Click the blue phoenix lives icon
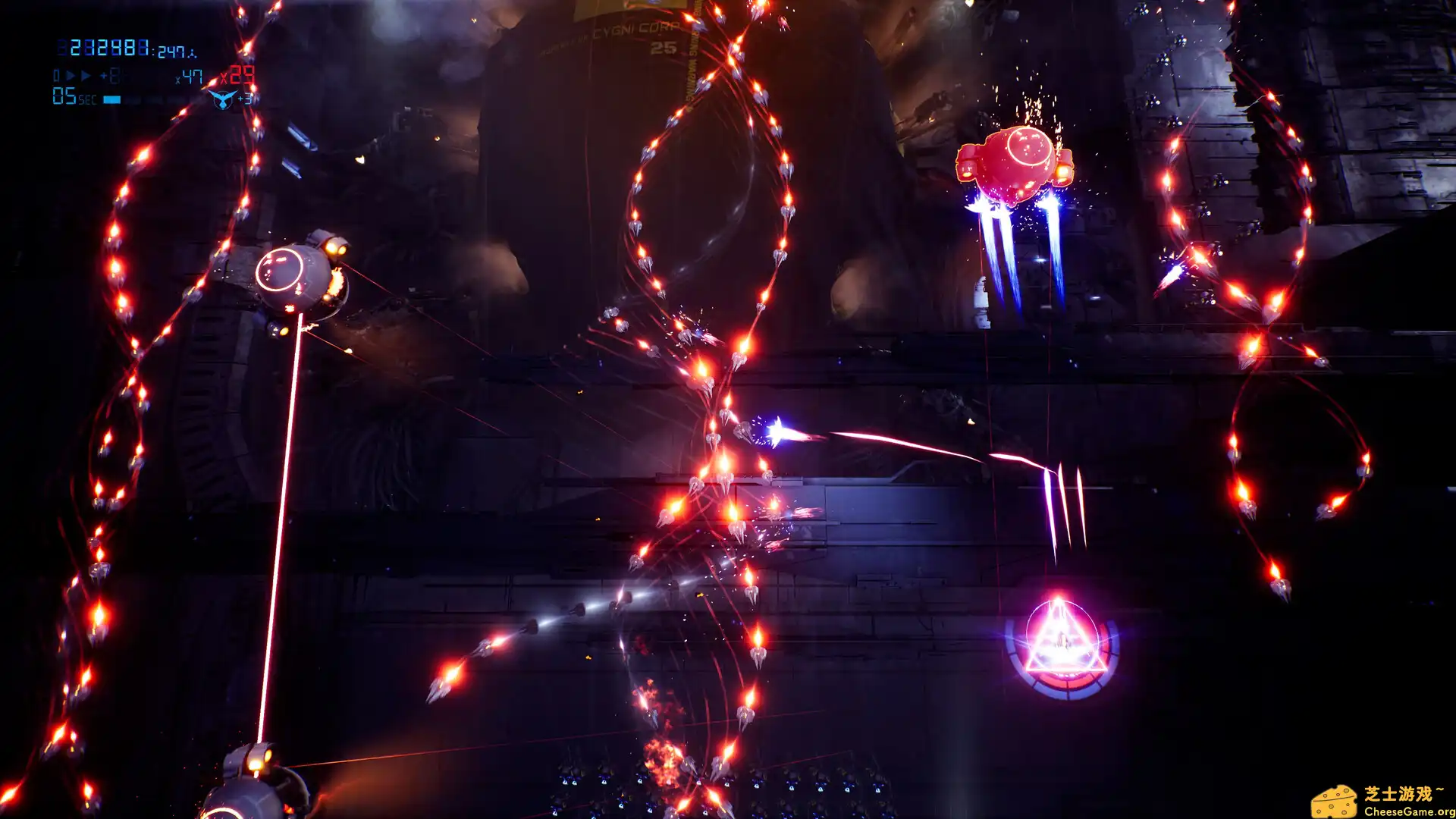Screen dimensions: 1456x819 pyautogui.click(x=222, y=99)
